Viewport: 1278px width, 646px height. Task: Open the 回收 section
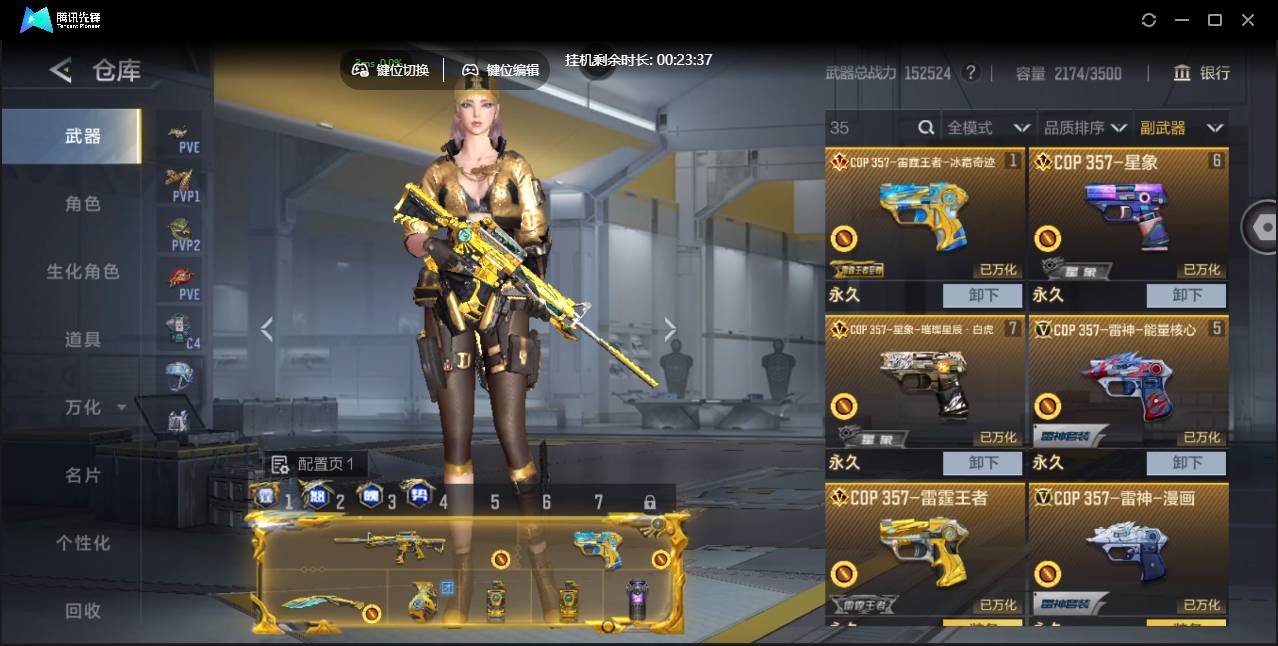pyautogui.click(x=83, y=610)
